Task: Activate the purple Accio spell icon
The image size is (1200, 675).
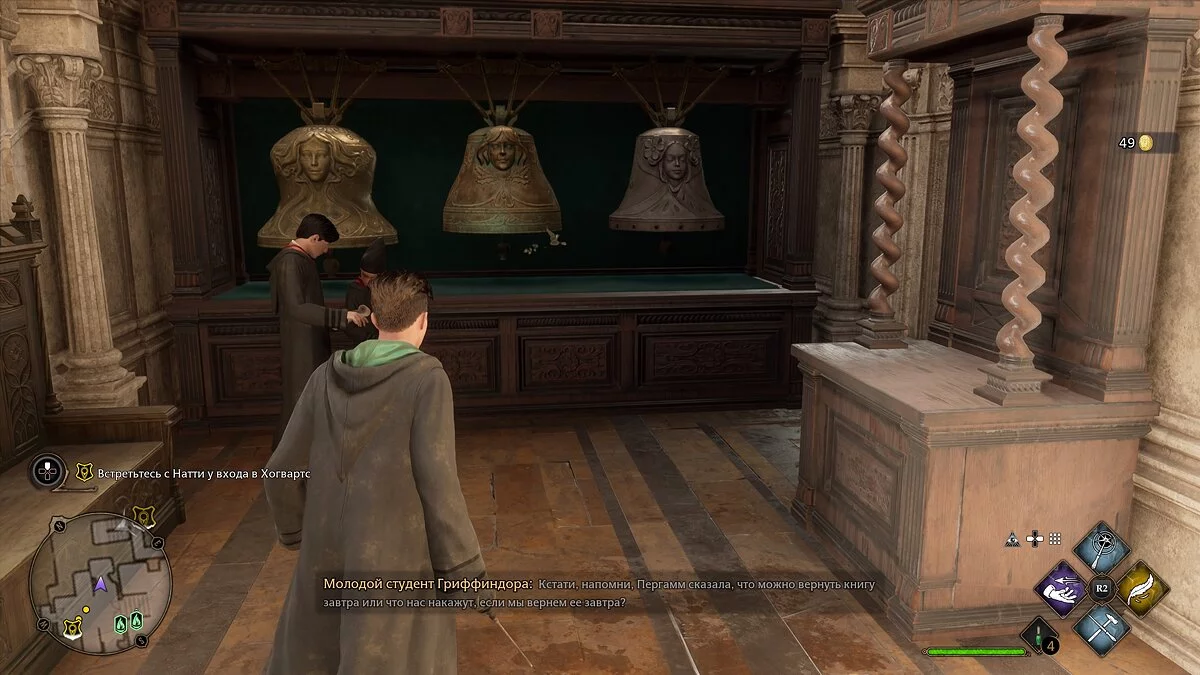Action: click(1061, 588)
